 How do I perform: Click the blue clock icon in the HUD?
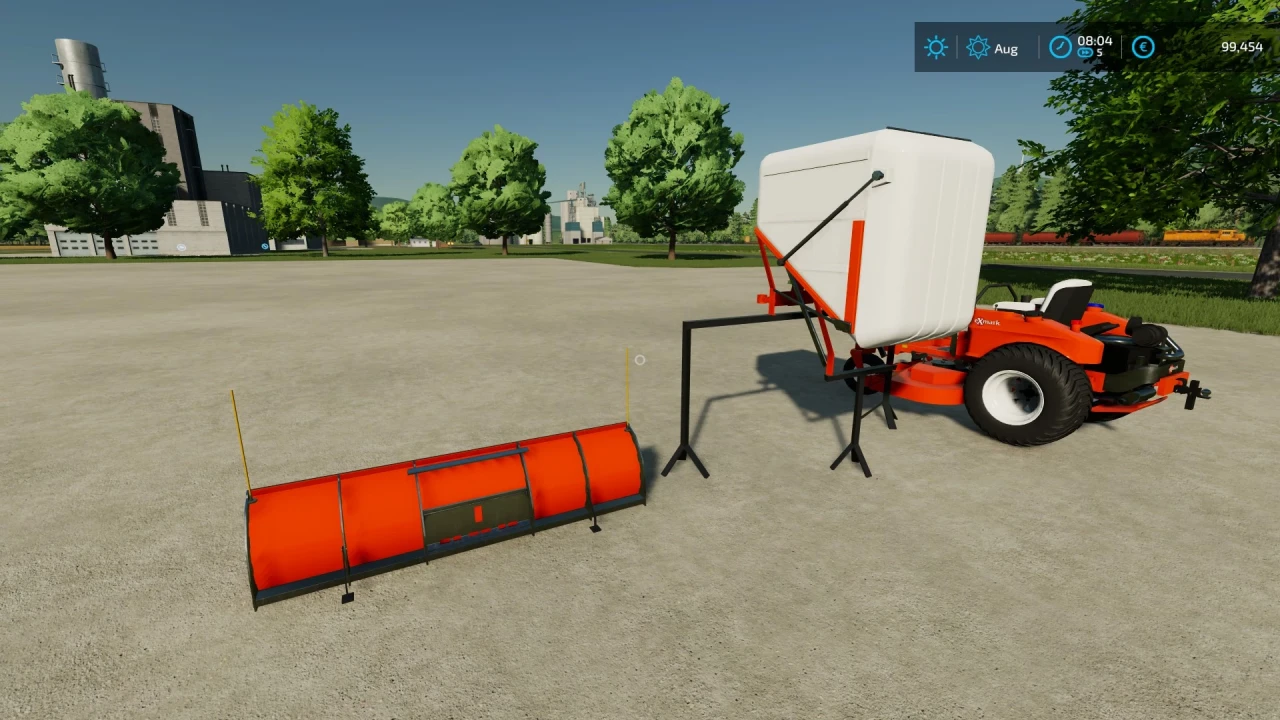[1060, 46]
